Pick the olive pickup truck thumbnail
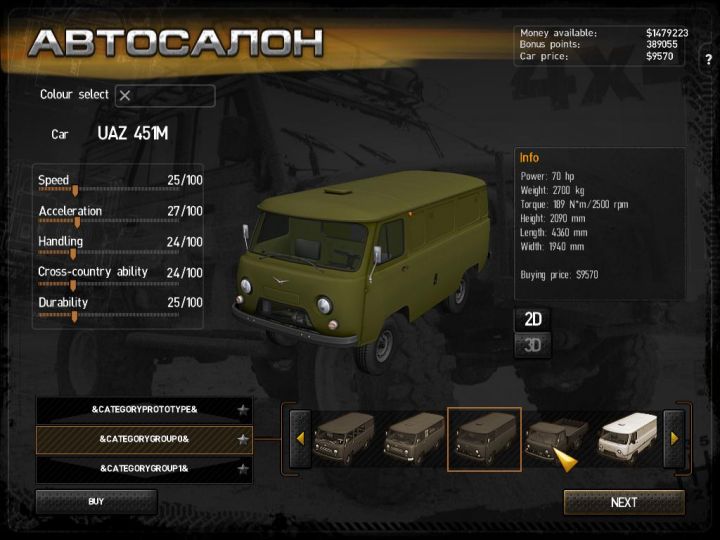 point(555,439)
